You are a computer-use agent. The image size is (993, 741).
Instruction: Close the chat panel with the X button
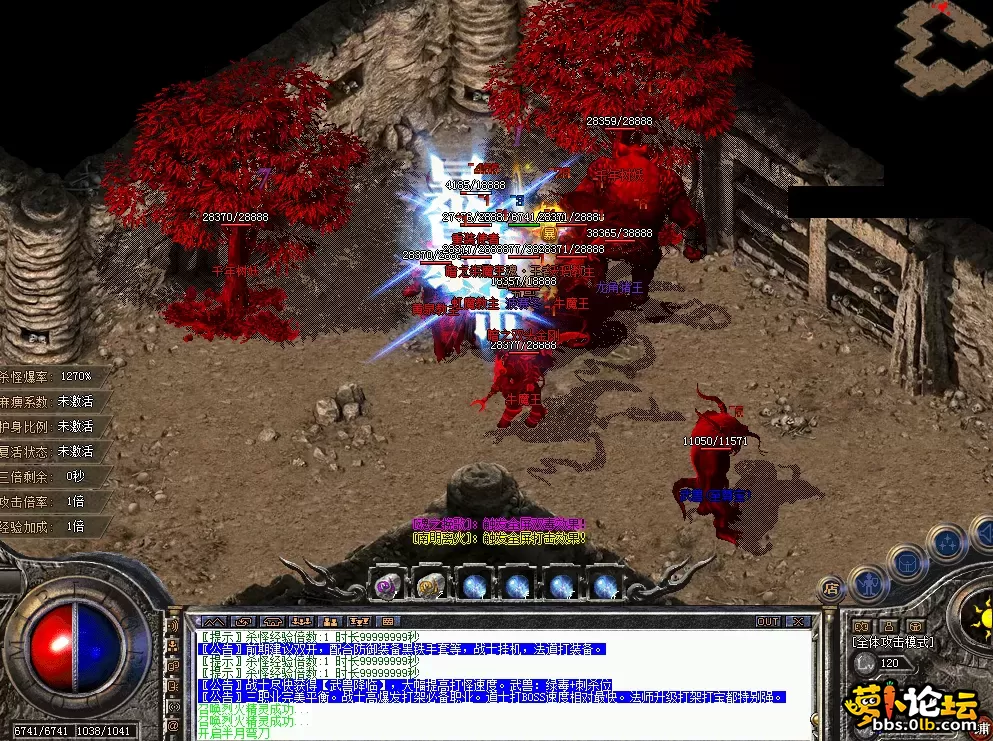pos(798,621)
